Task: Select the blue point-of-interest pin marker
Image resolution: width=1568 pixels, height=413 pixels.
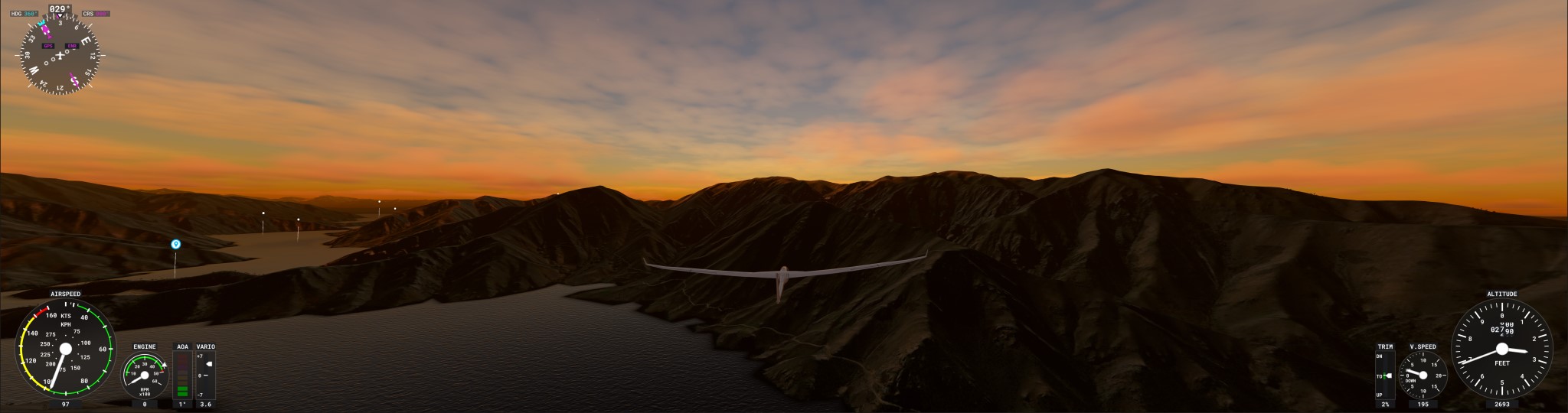Action: [175, 244]
